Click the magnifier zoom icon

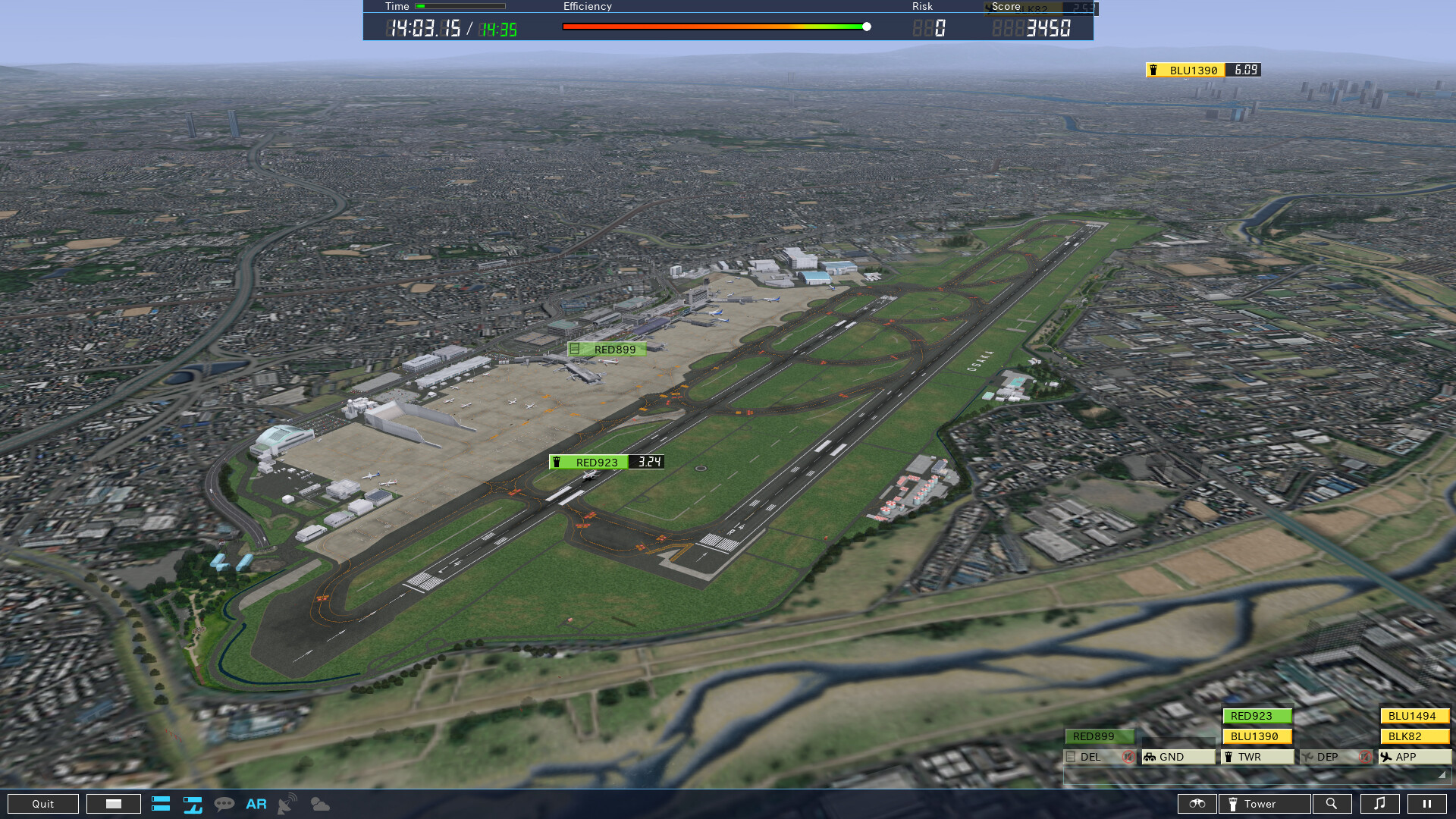1332,804
